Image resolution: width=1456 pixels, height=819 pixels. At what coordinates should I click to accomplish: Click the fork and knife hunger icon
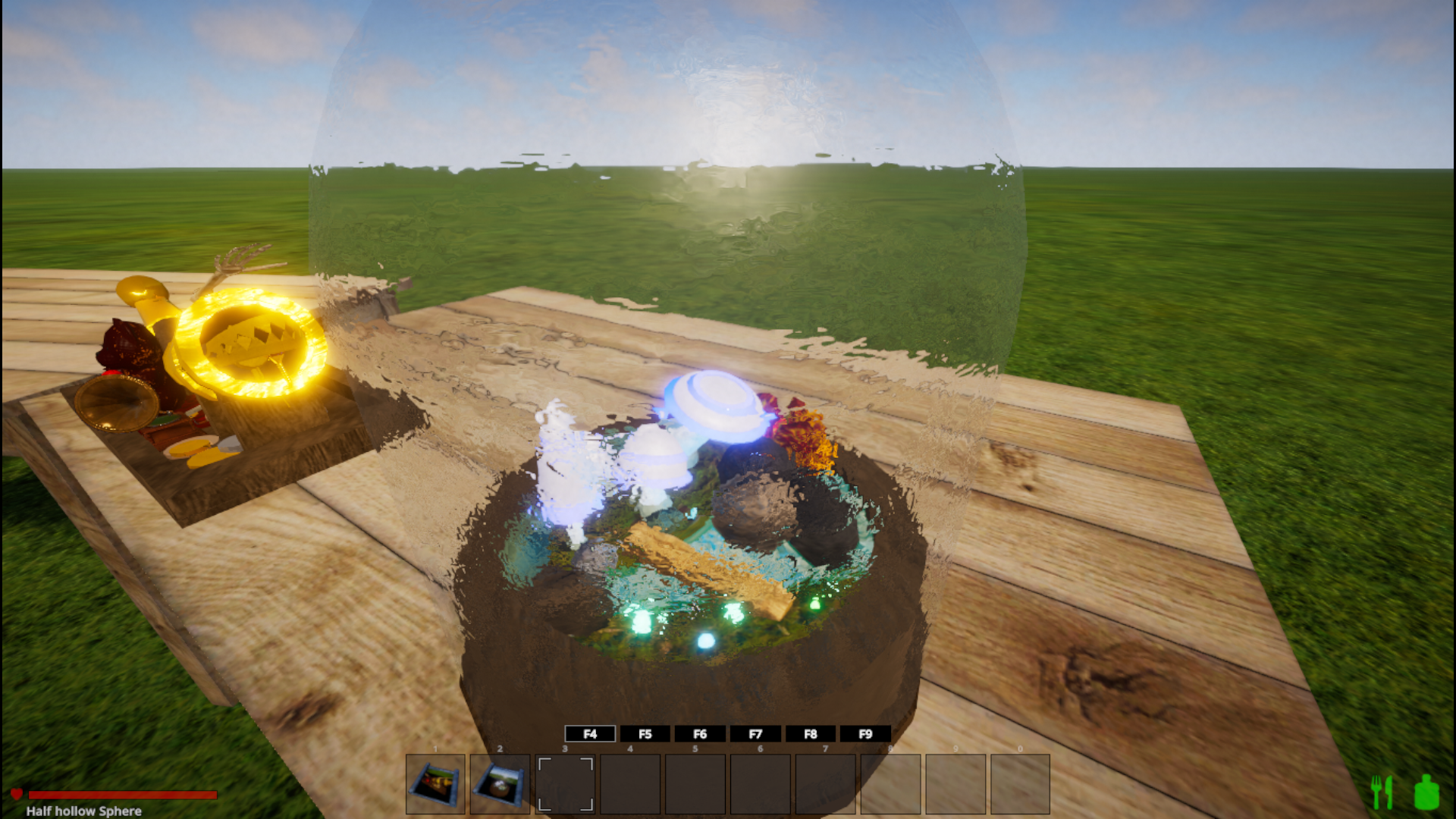point(1382,792)
